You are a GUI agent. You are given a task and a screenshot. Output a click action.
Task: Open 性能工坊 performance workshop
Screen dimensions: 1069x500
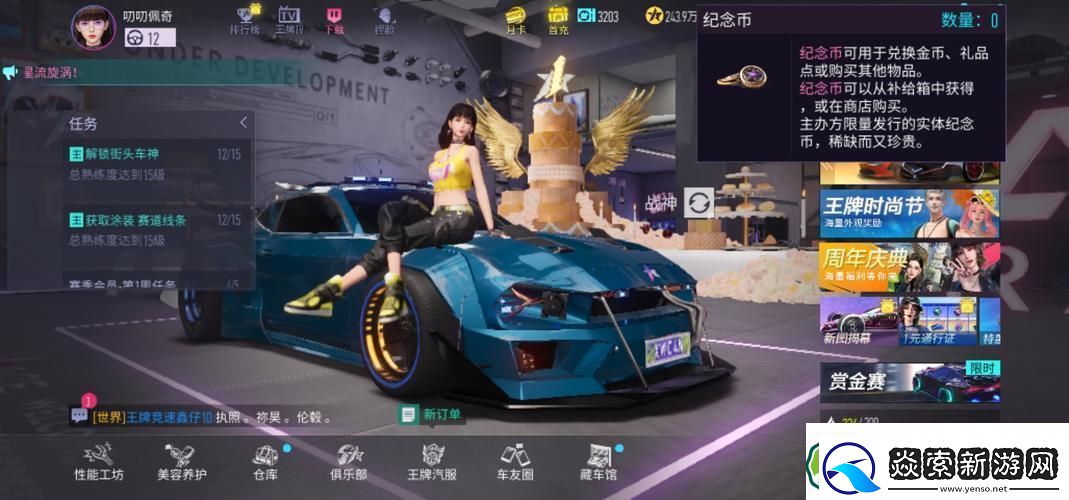pyautogui.click(x=99, y=464)
